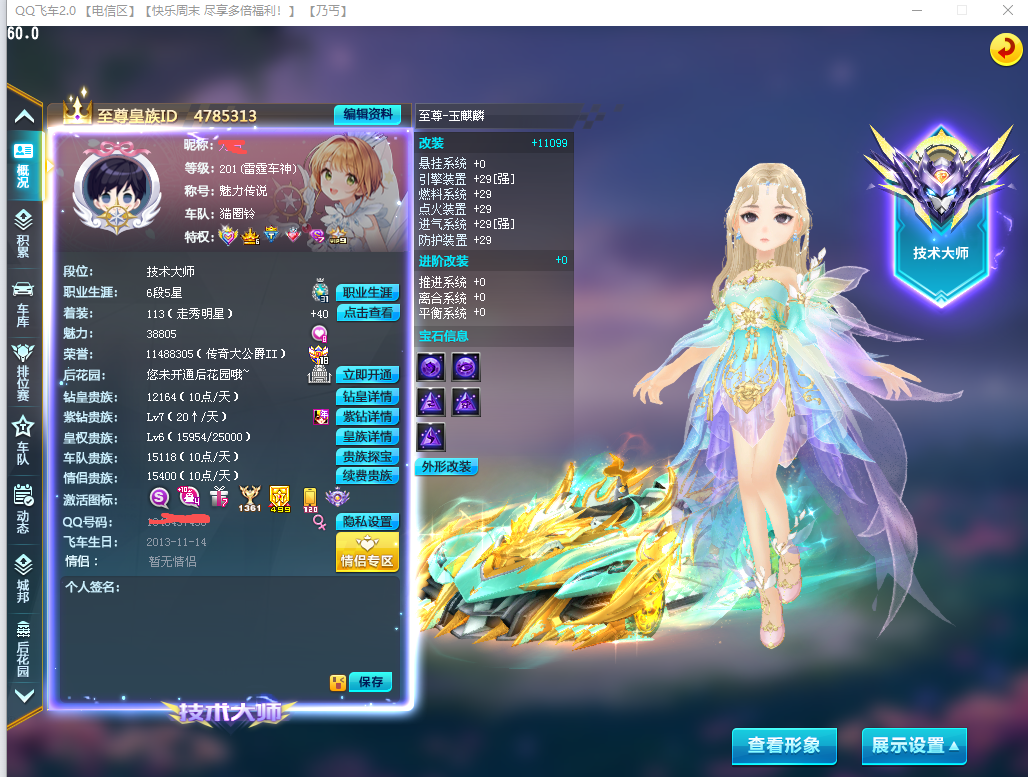Screen dimensions: 1028x777
Task: Open the 职业生涯 career button
Action: [367, 293]
